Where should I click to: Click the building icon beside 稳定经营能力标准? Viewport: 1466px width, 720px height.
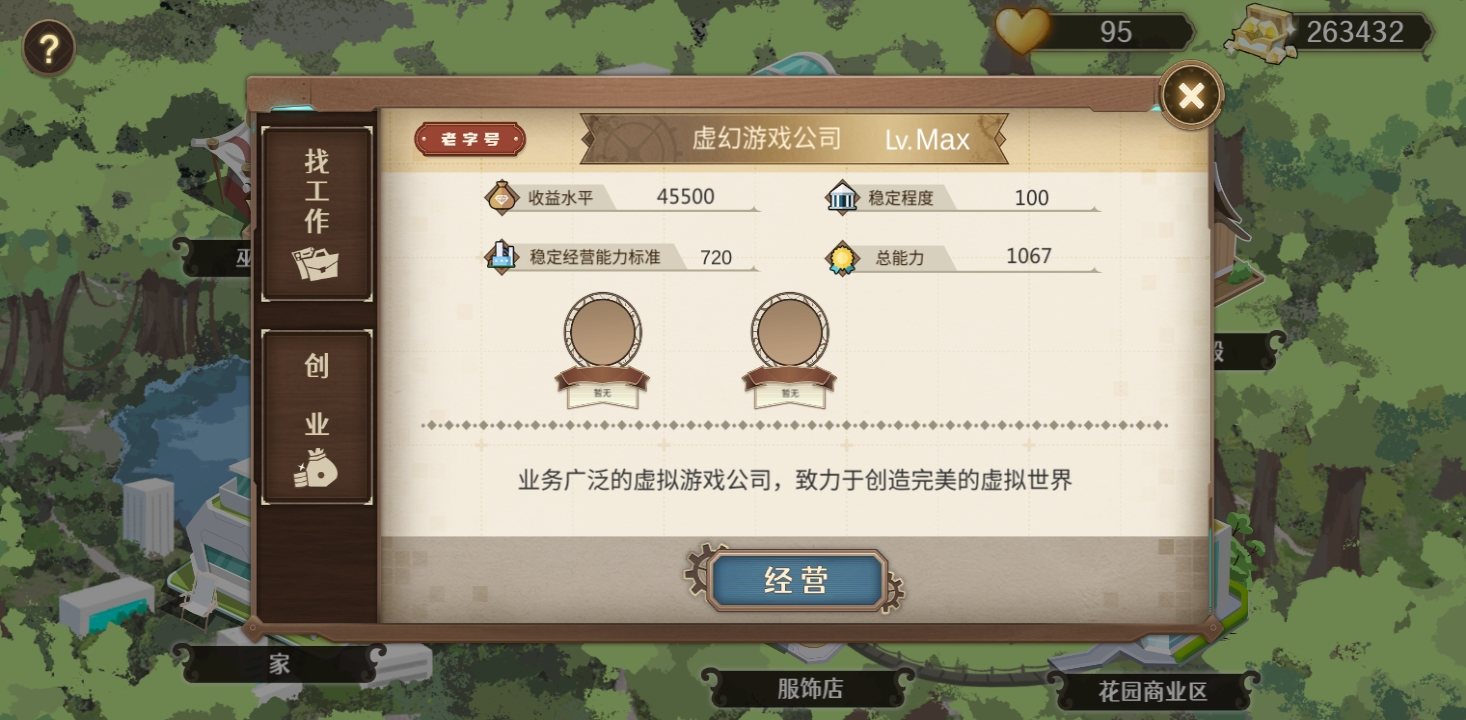click(x=499, y=257)
